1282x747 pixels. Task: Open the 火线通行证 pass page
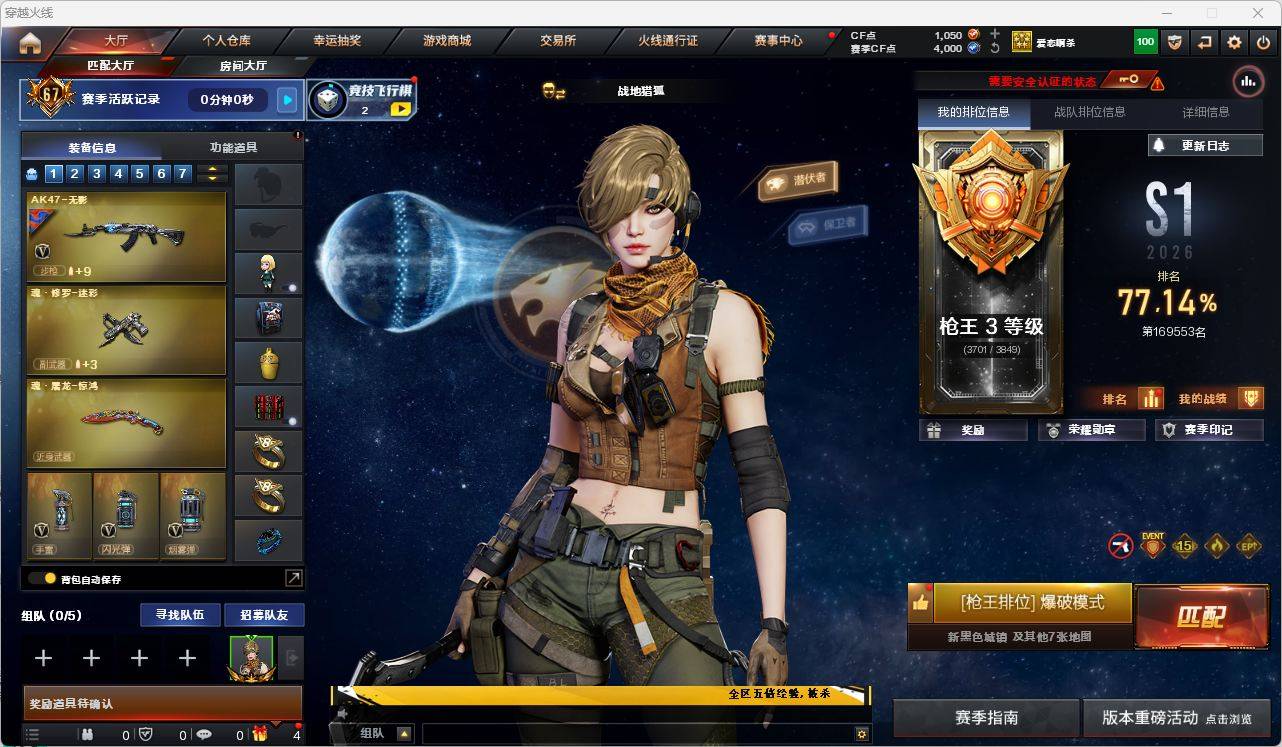click(x=668, y=41)
